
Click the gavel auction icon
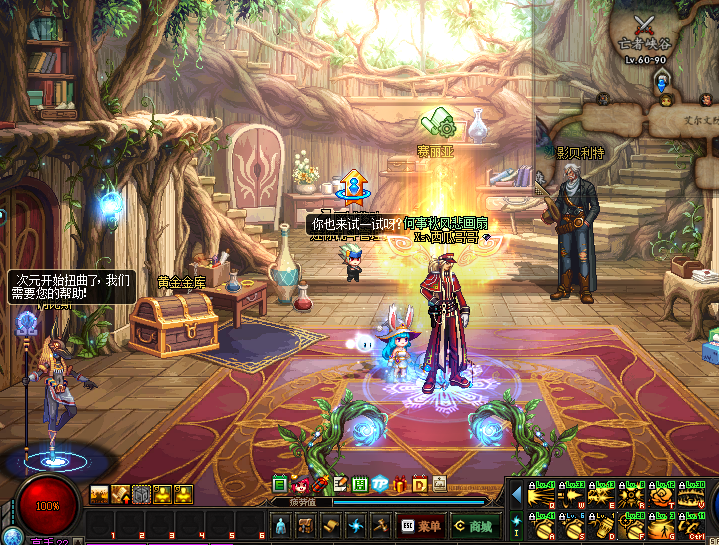[x=380, y=525]
